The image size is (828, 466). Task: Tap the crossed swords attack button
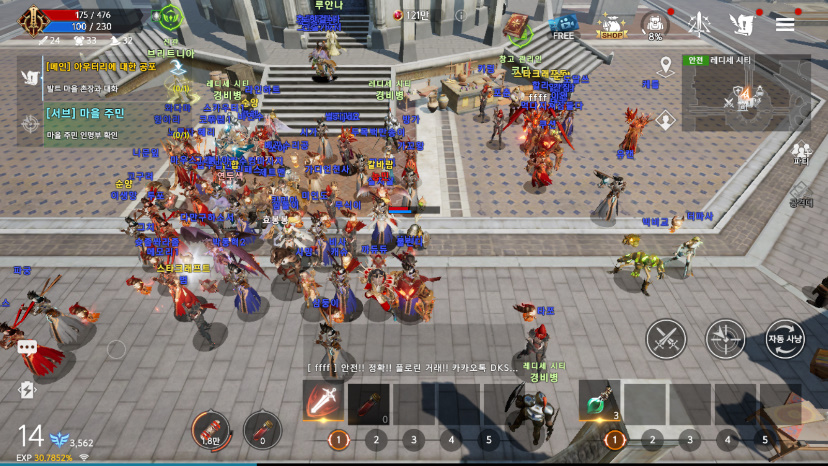click(665, 339)
